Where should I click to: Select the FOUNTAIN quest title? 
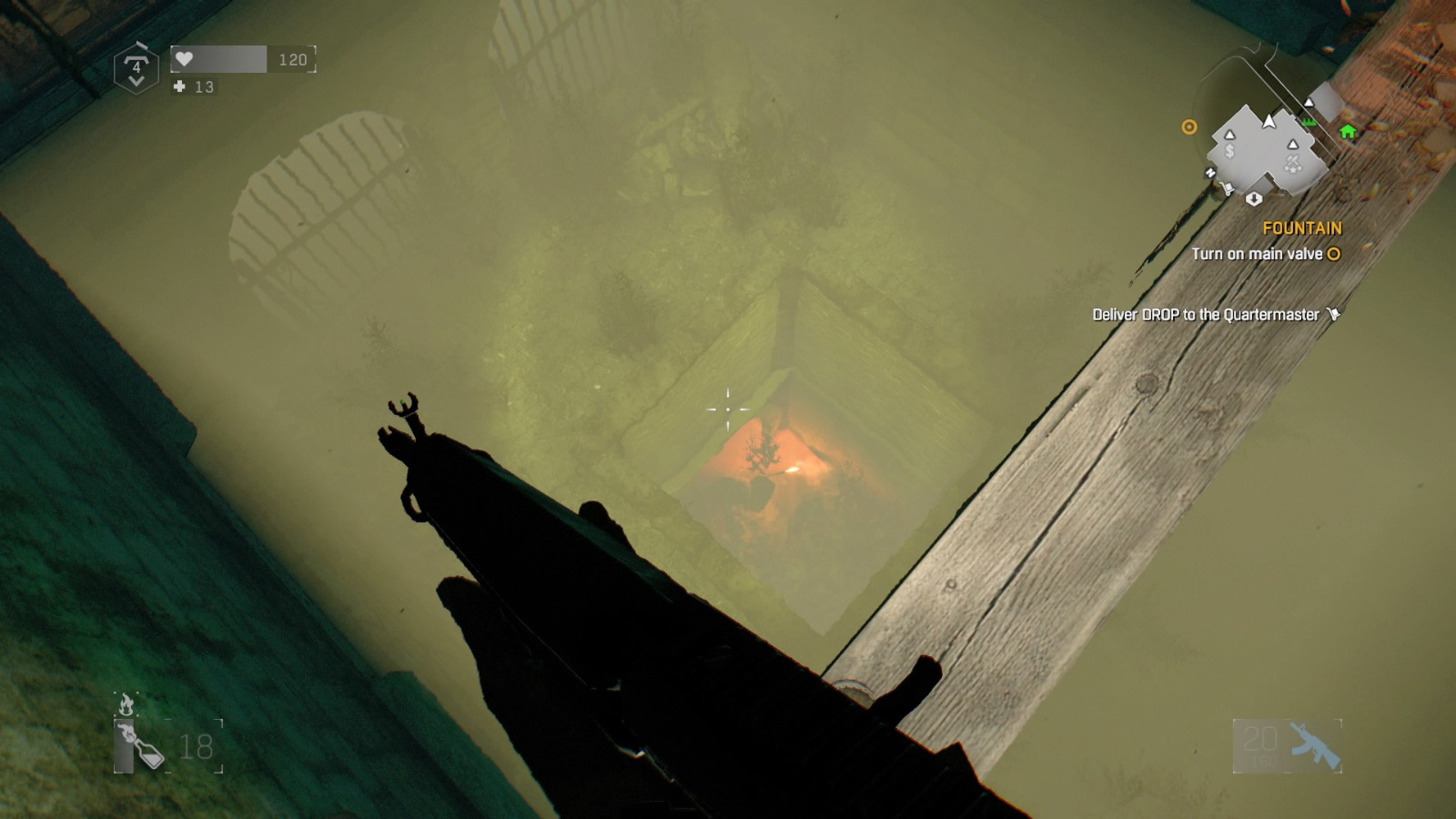1303,227
